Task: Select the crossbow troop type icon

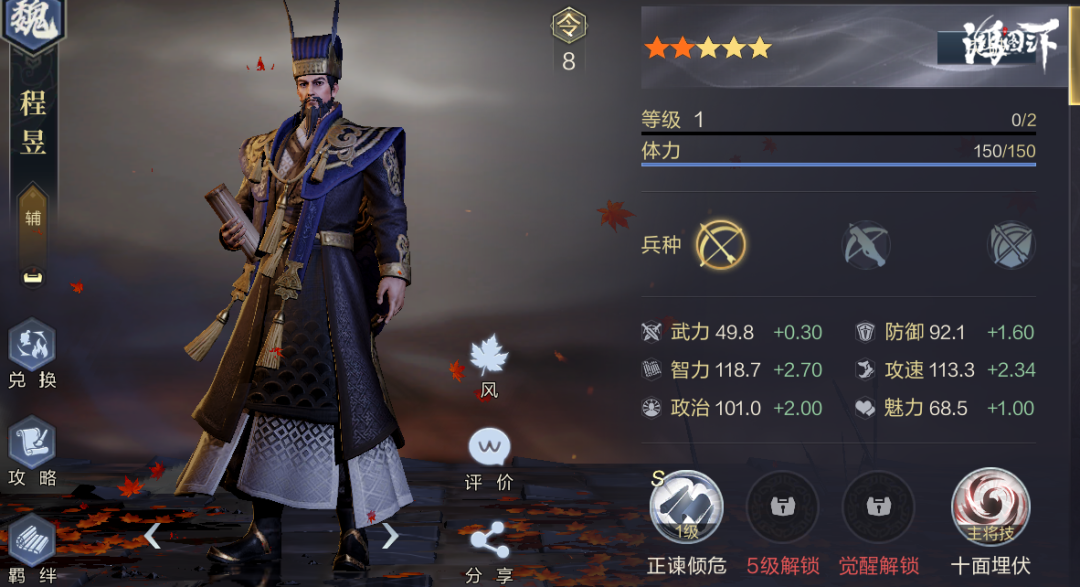Action: coord(865,244)
